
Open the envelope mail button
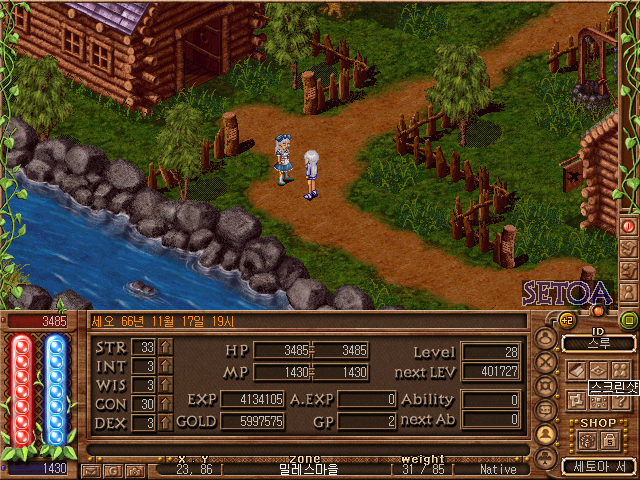(x=93, y=469)
